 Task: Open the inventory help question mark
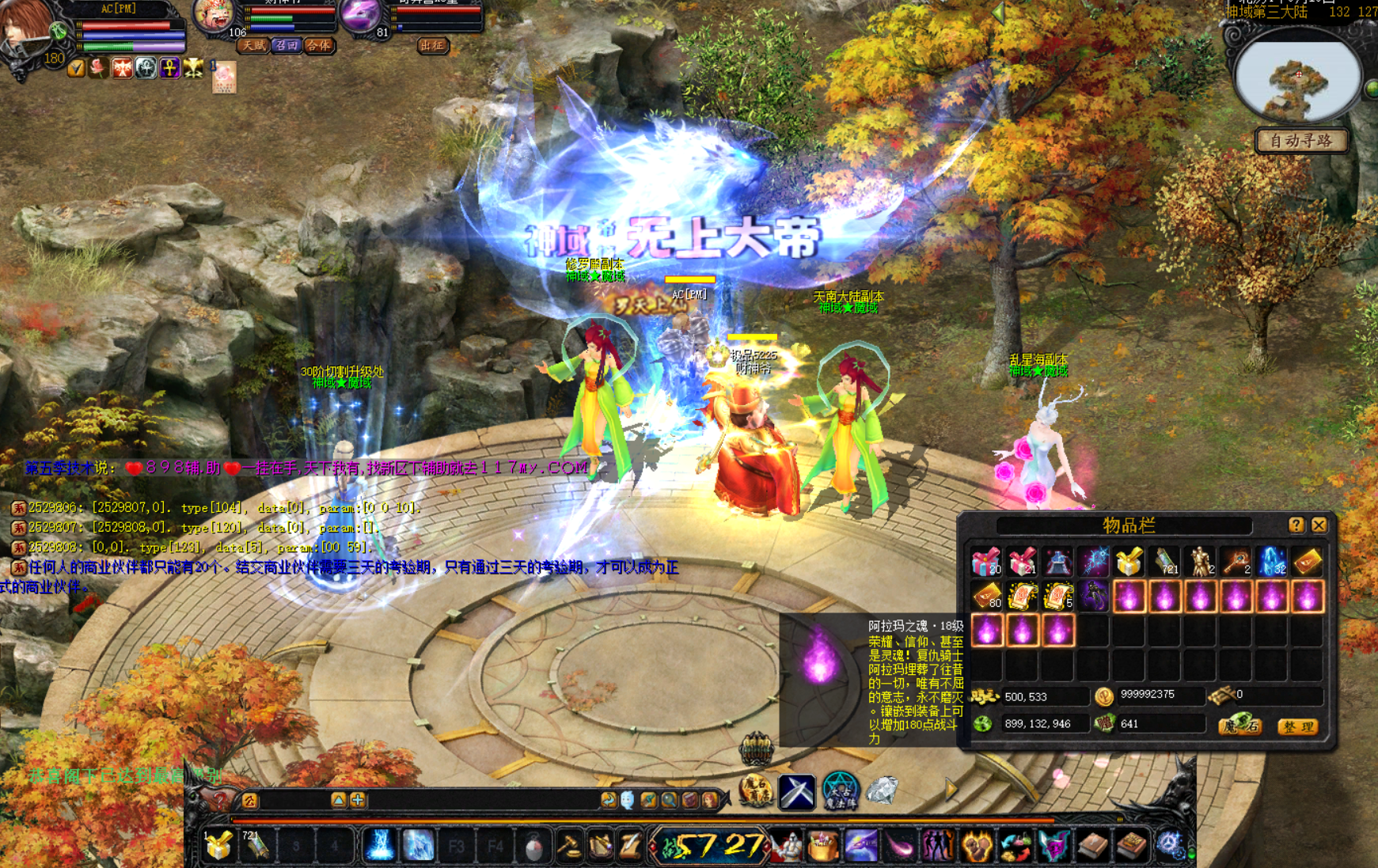click(1296, 525)
